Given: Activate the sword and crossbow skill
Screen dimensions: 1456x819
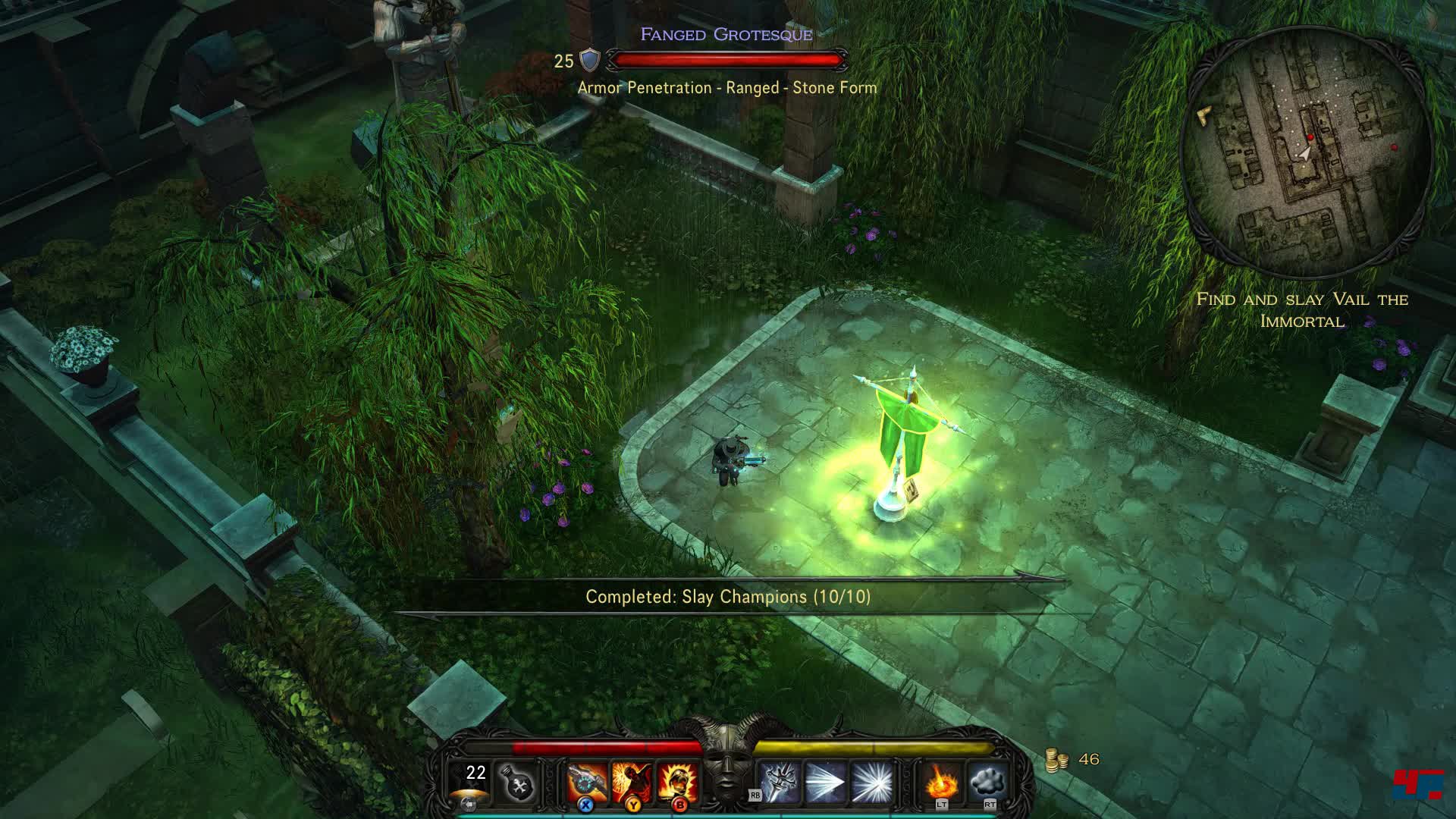Looking at the screenshot, I should click(780, 783).
